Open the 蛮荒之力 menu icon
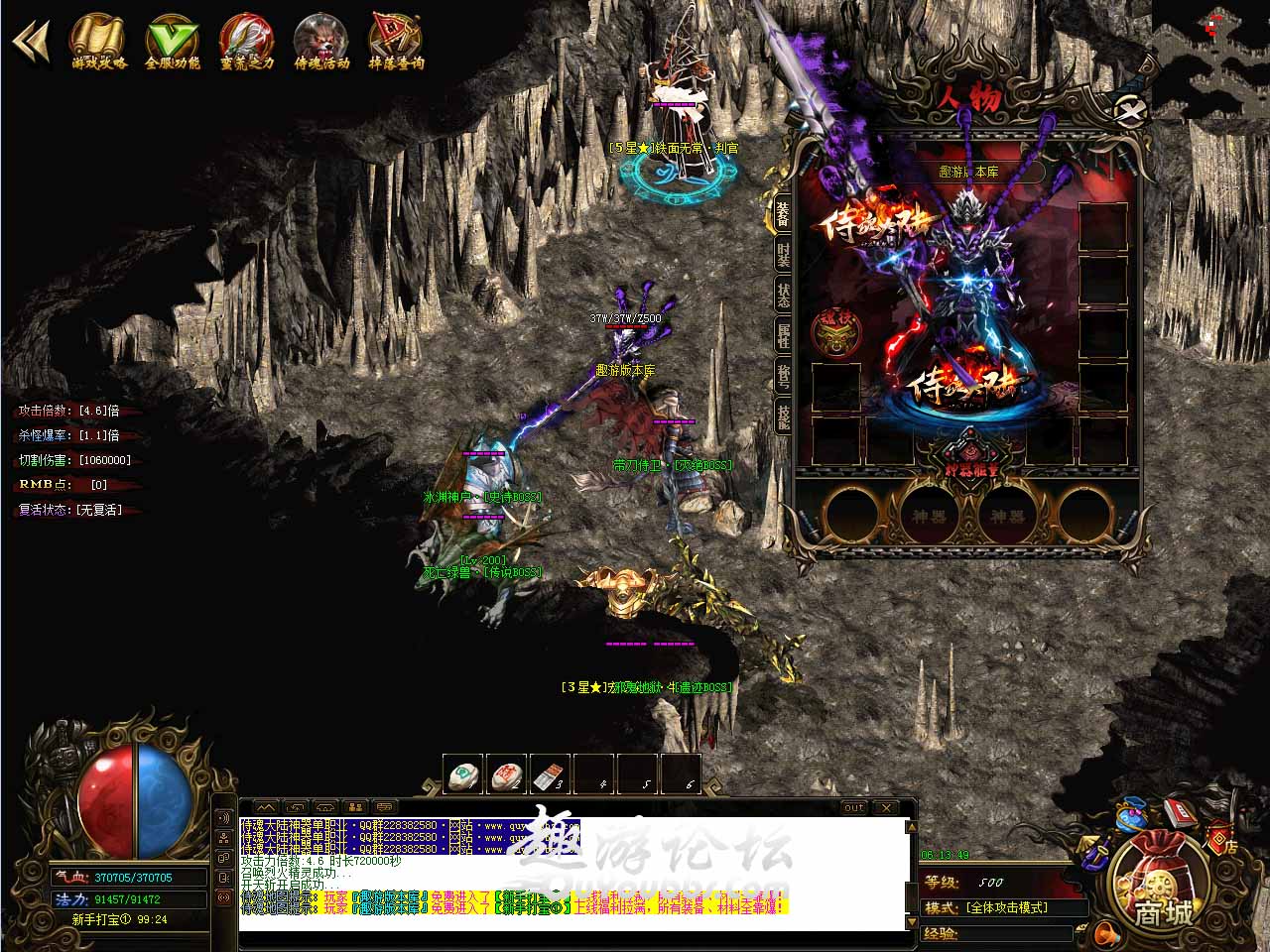Screen dimensions: 1270x952 pos(246,42)
